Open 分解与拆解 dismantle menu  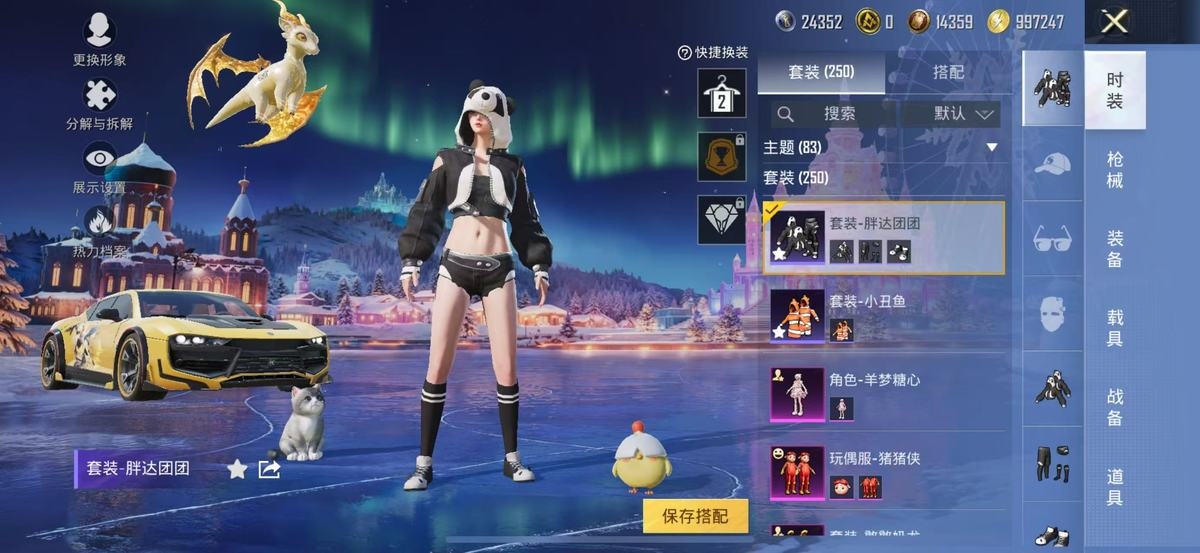[99, 105]
